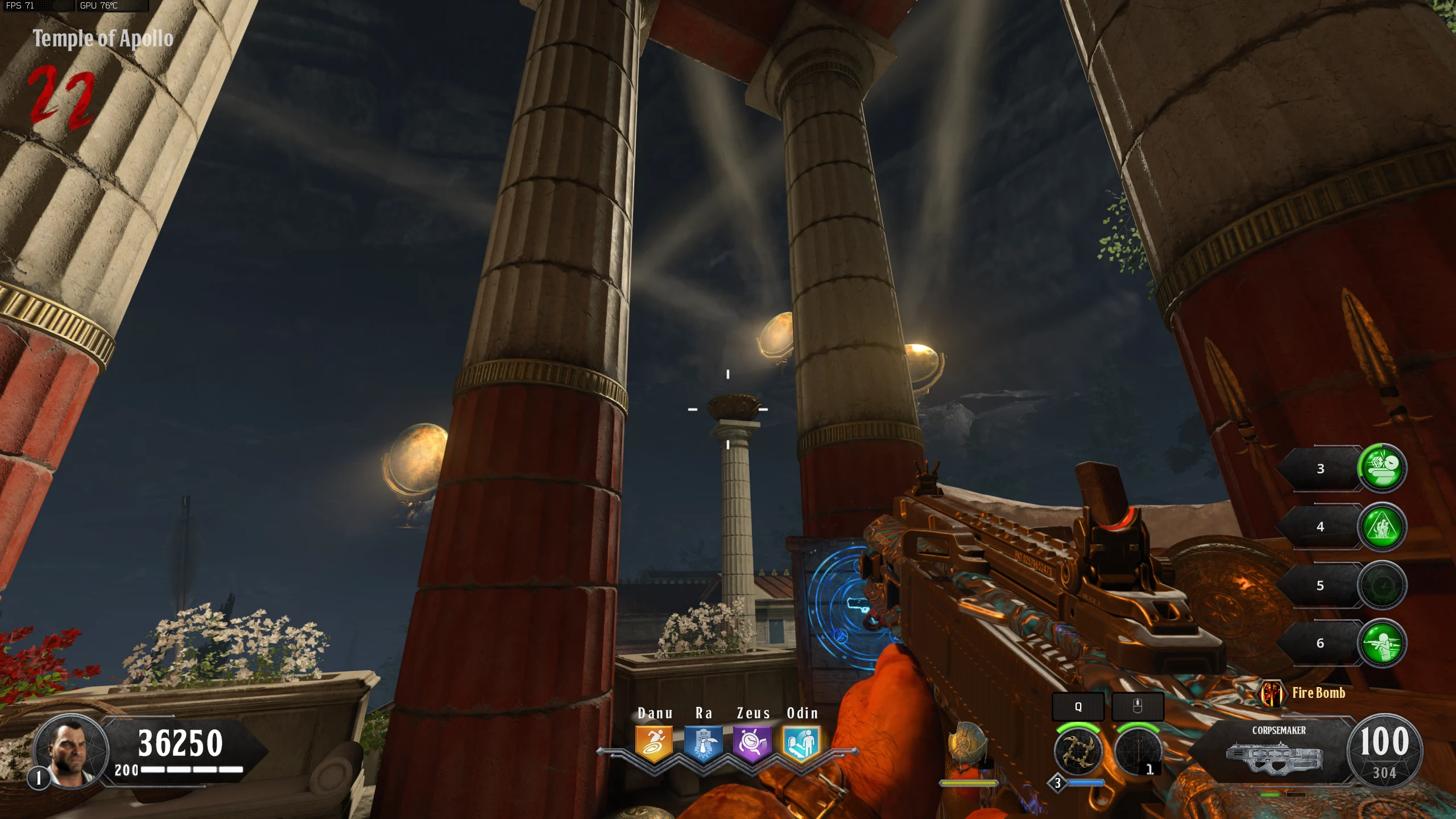Select the glowing Odin perk icon
Viewport: 1456px width, 819px height.
tap(801, 743)
